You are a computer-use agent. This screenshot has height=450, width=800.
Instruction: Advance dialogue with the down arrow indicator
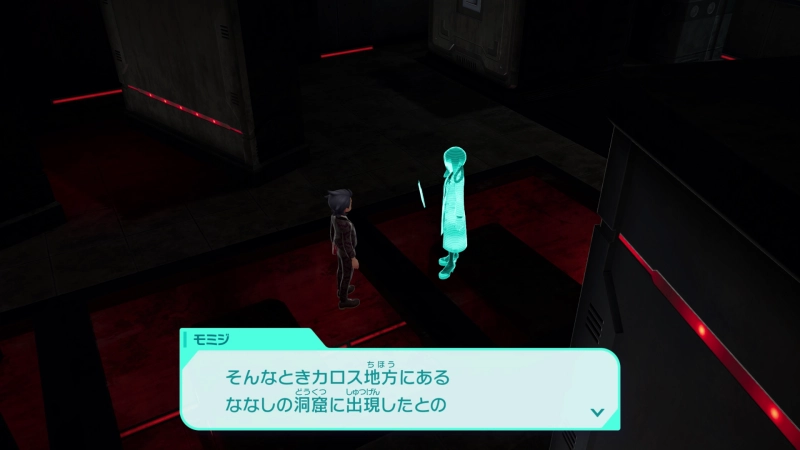tap(597, 411)
